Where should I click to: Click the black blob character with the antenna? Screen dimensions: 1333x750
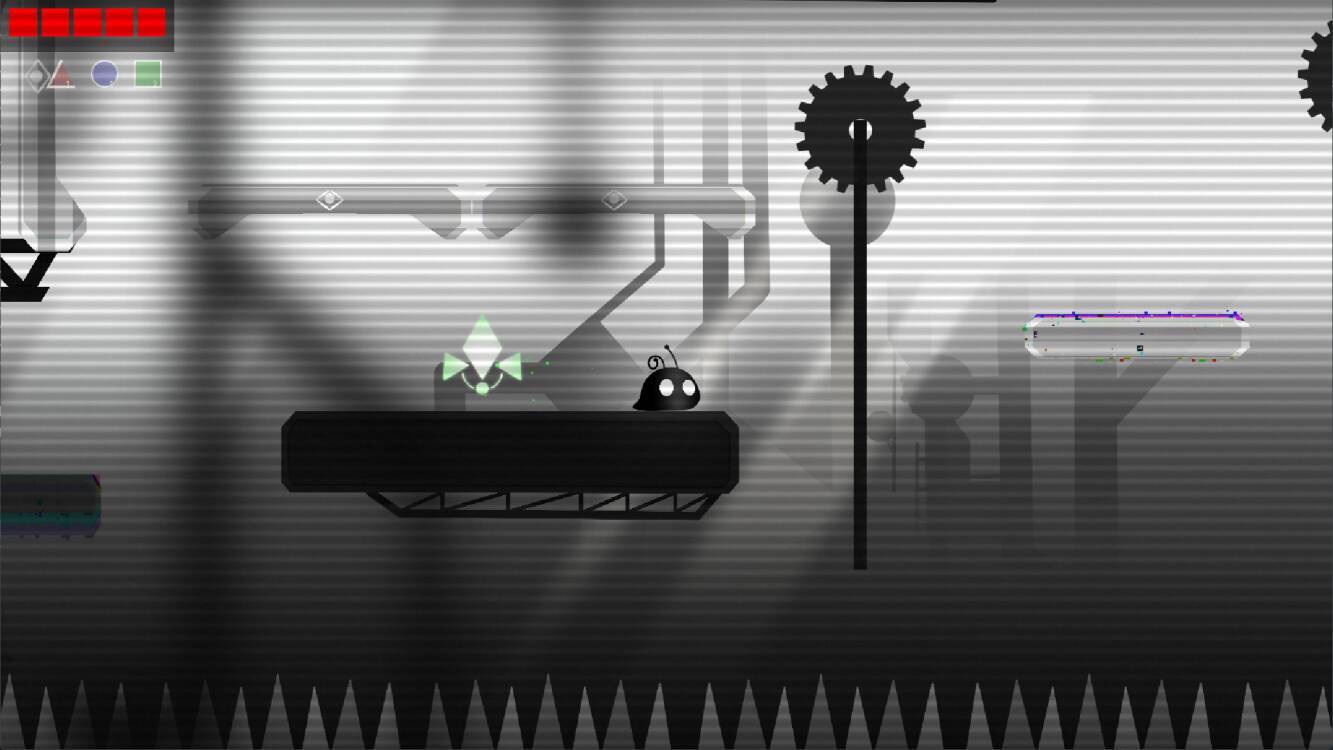667,390
